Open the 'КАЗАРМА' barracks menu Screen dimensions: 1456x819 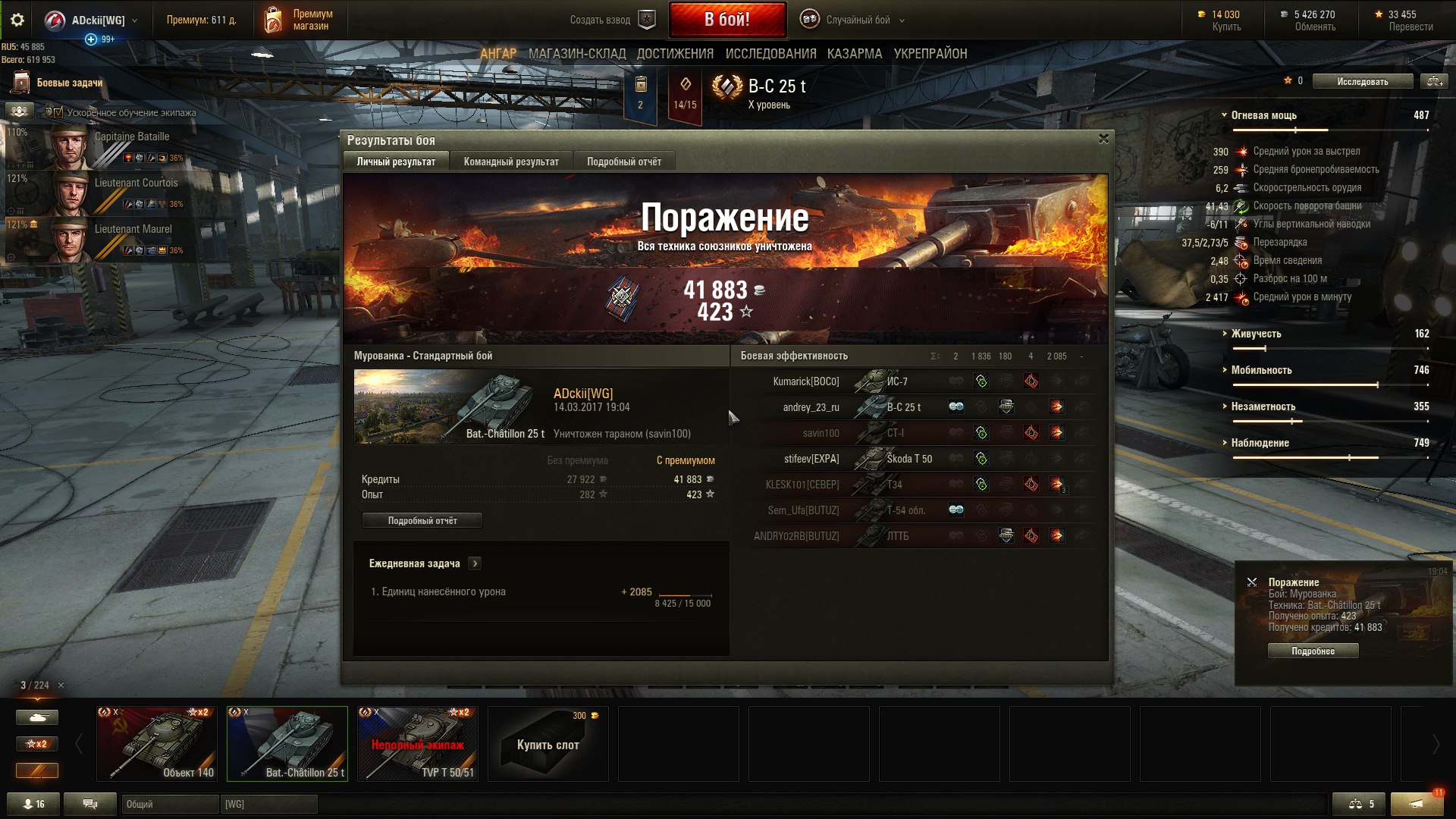(x=855, y=54)
